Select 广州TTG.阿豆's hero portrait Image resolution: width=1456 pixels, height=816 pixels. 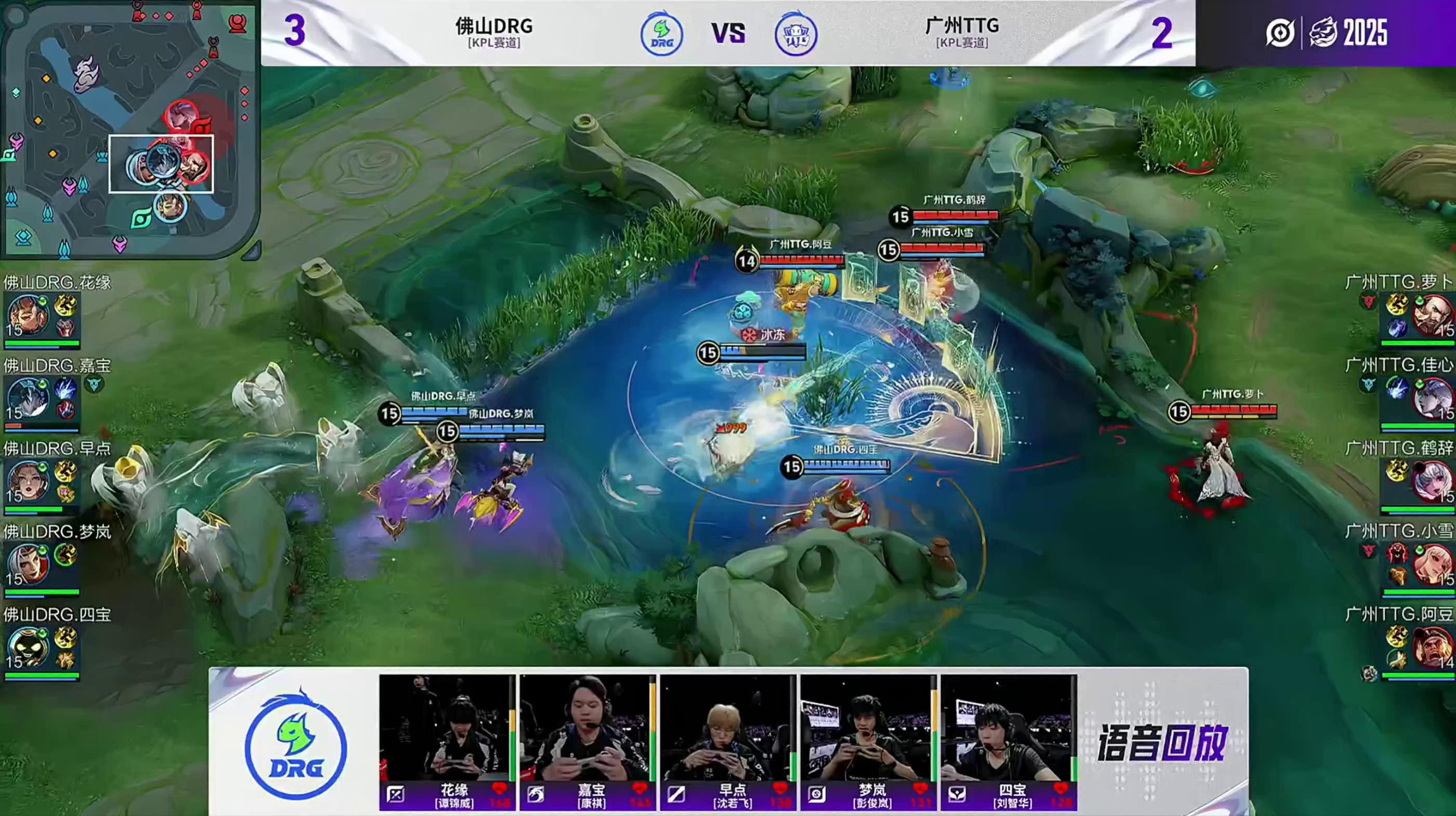click(1432, 647)
